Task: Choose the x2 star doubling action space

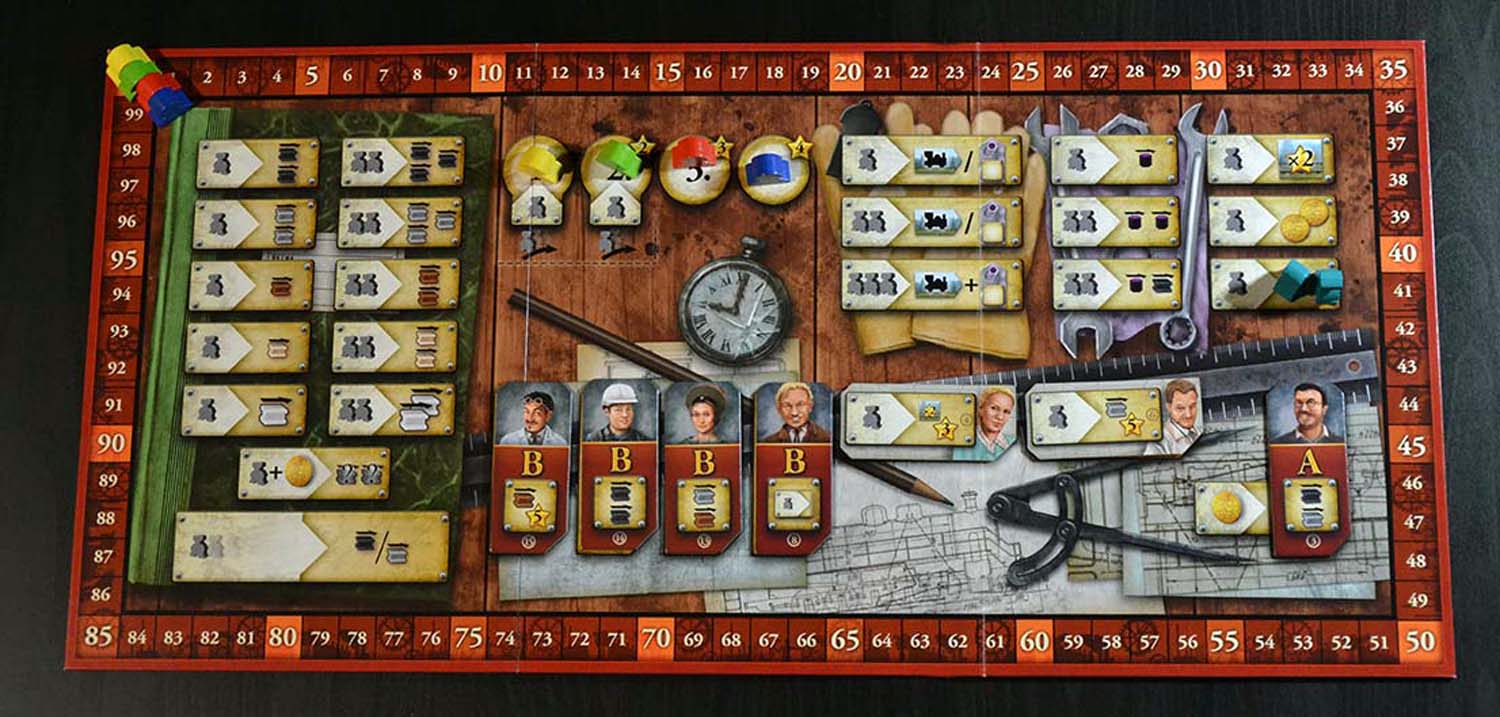Action: click(1270, 160)
